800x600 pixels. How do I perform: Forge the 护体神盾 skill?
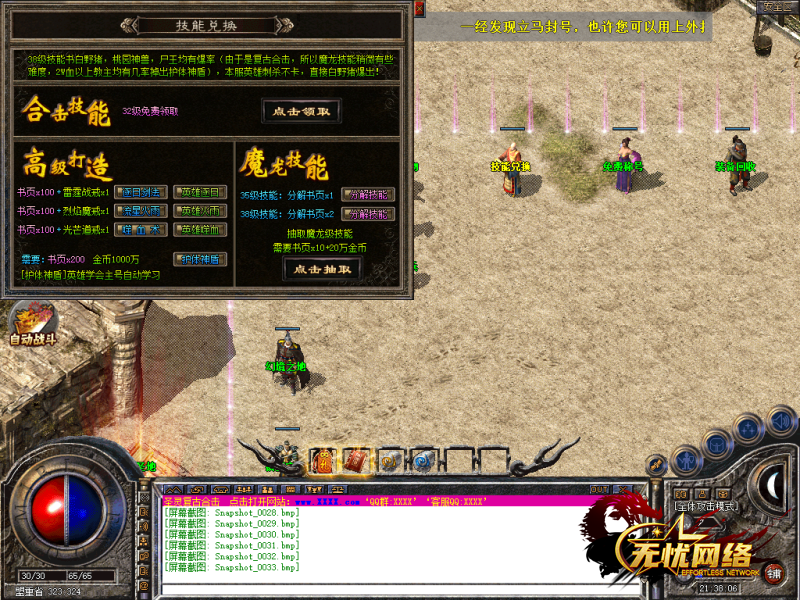202,259
